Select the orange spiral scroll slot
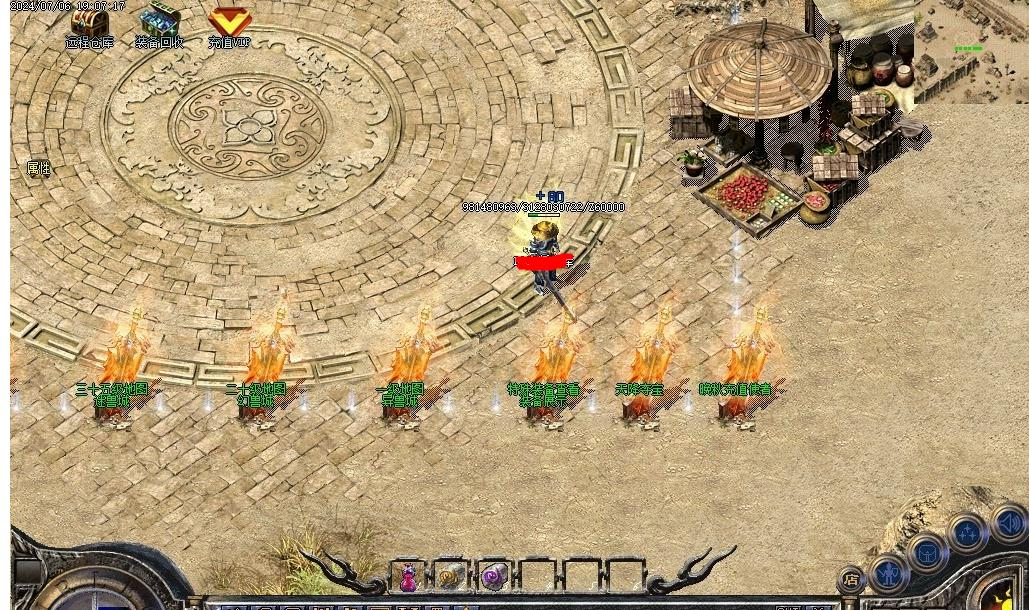1029x610 pixels. (451, 577)
